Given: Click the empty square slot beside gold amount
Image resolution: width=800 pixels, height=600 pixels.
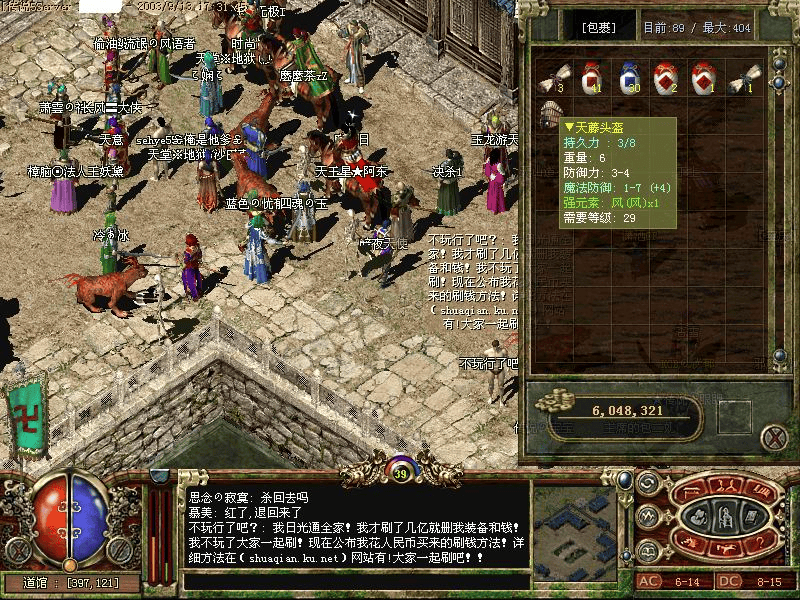Looking at the screenshot, I should pos(734,414).
